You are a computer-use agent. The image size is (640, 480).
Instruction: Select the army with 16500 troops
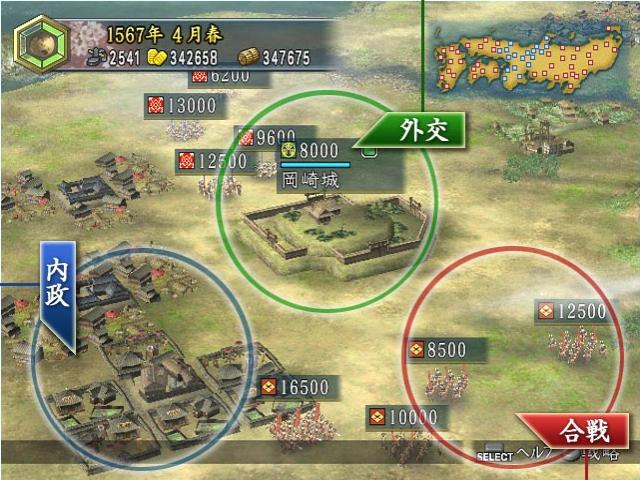(299, 387)
